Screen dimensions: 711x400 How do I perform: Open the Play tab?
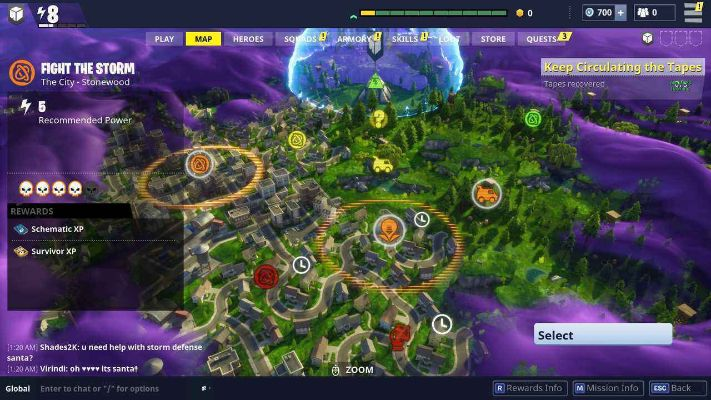(164, 39)
